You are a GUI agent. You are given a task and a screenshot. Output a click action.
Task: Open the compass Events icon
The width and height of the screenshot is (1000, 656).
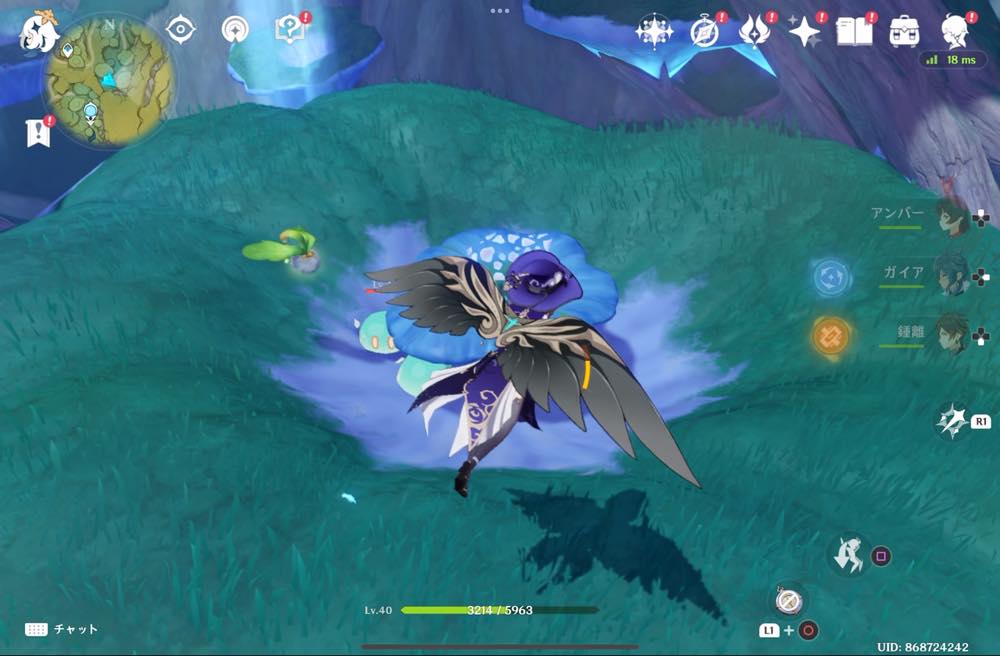pos(705,31)
